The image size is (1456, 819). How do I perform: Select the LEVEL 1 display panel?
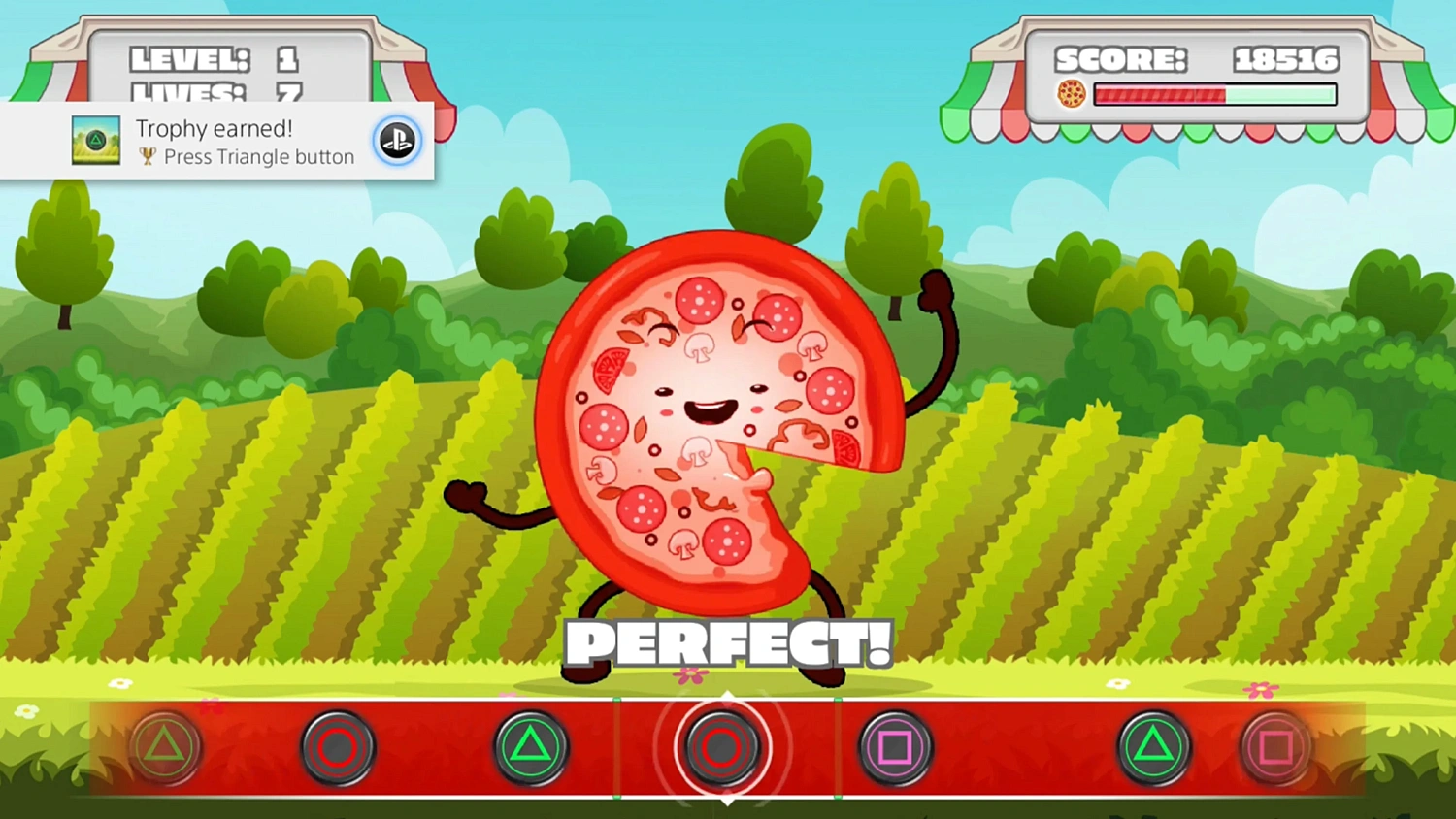pyautogui.click(x=215, y=59)
